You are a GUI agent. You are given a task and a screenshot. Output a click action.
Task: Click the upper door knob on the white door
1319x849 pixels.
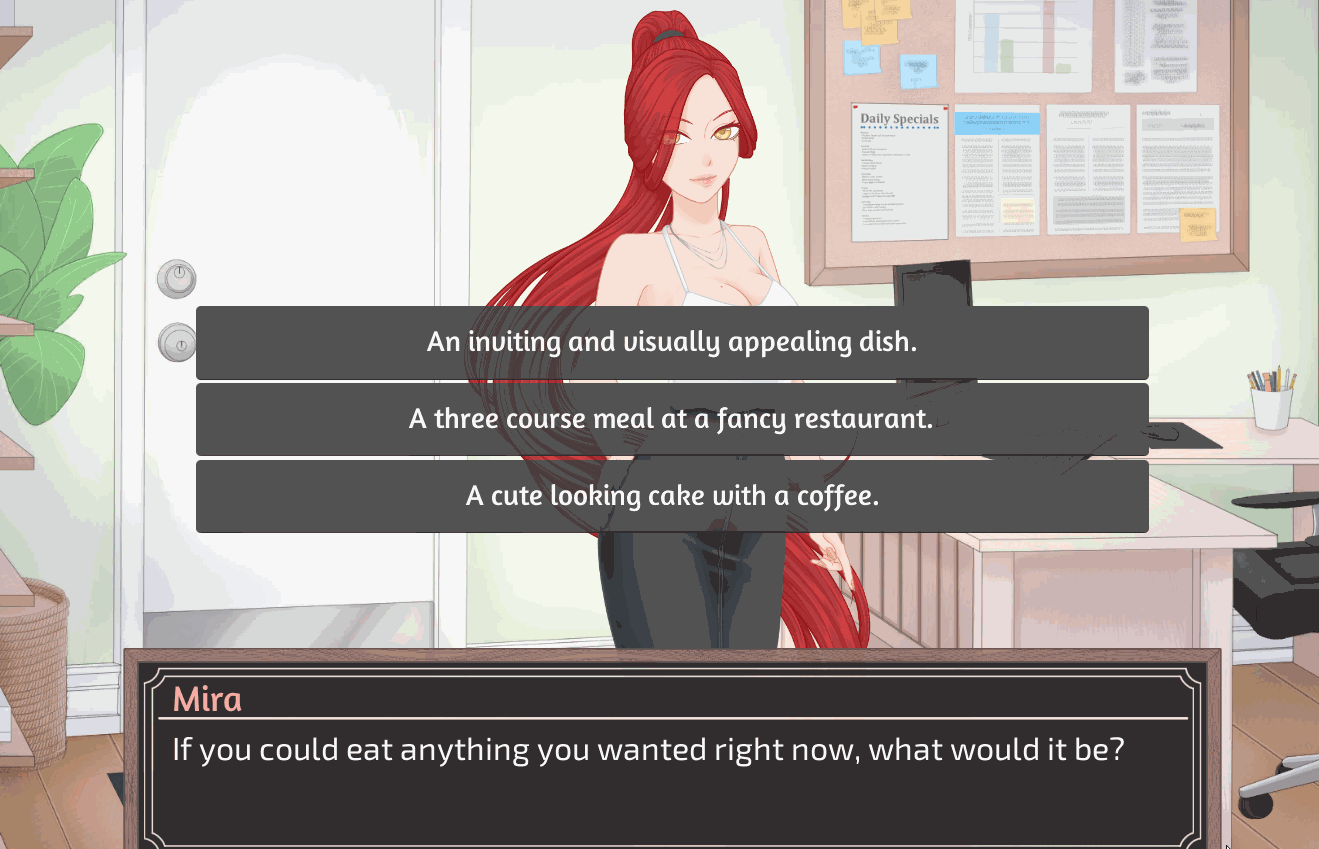click(x=176, y=278)
